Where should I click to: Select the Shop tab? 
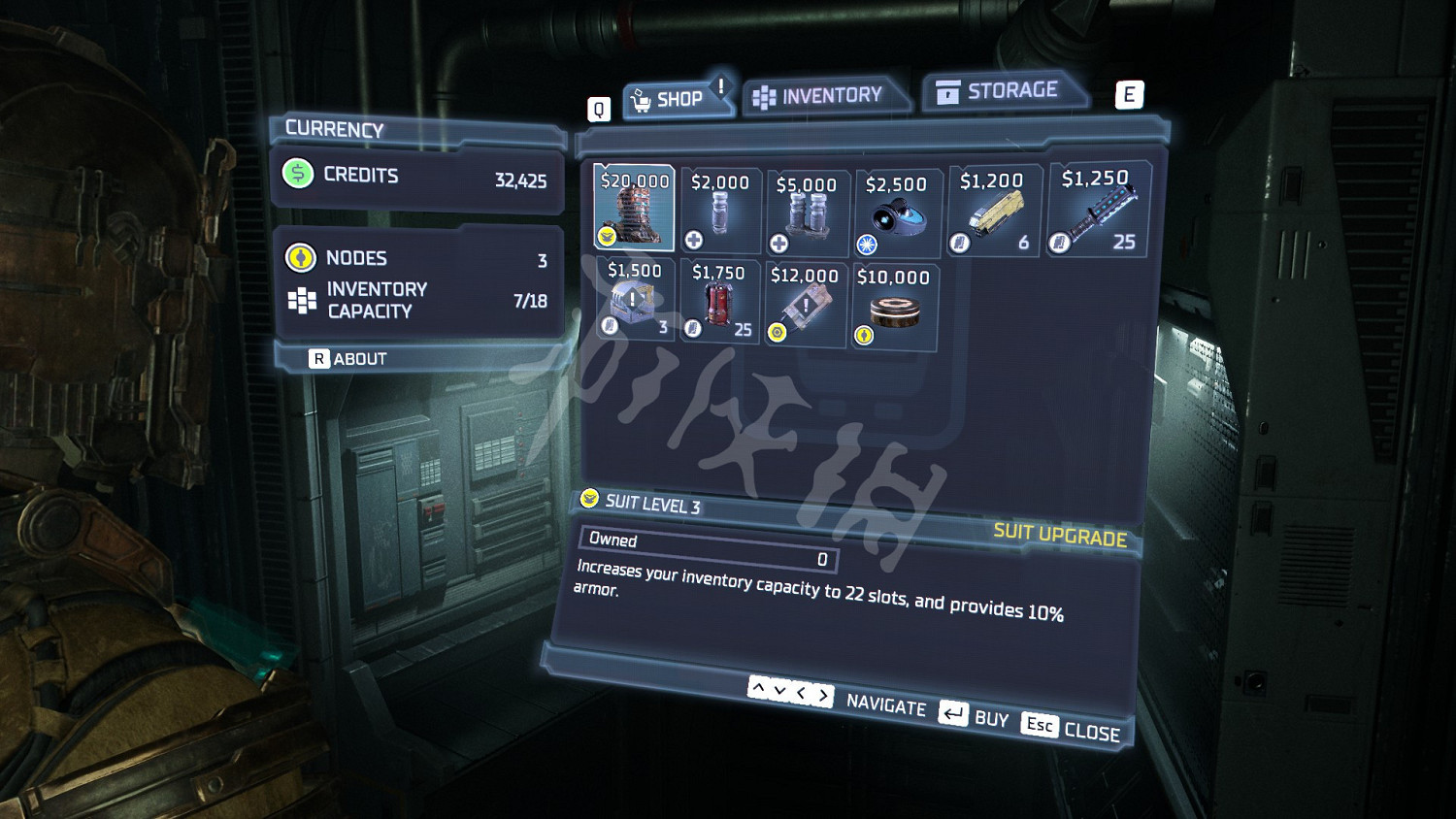coord(672,99)
